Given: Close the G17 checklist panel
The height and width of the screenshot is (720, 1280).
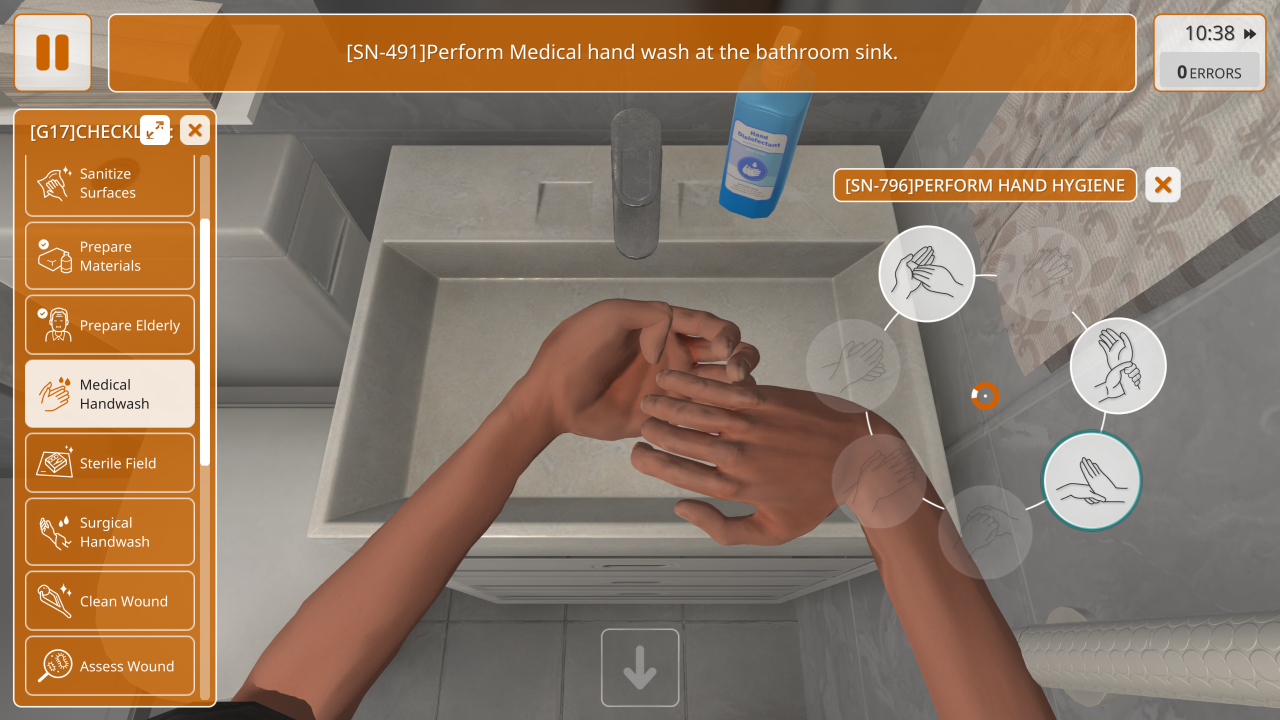Looking at the screenshot, I should [195, 129].
